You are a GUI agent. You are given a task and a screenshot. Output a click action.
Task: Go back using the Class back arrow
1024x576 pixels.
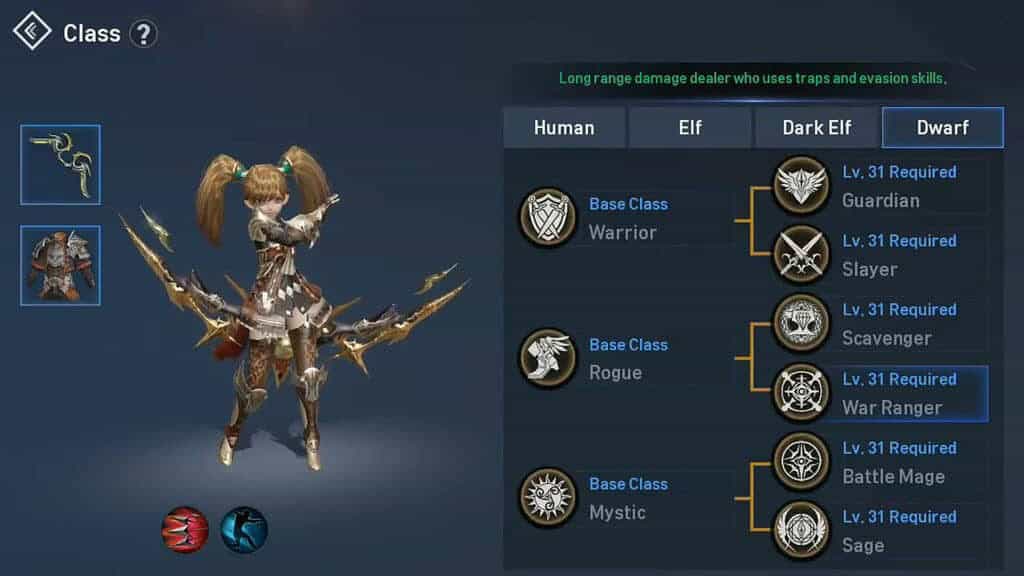[x=32, y=32]
